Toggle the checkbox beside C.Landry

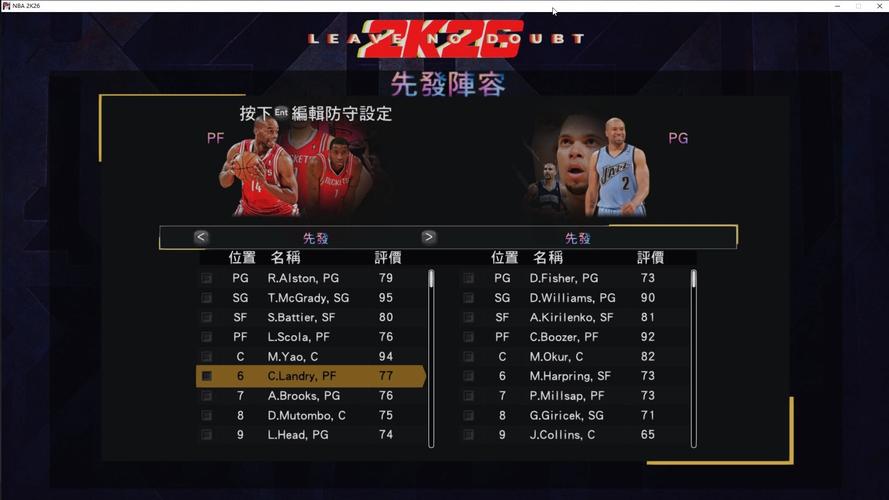tap(206, 376)
